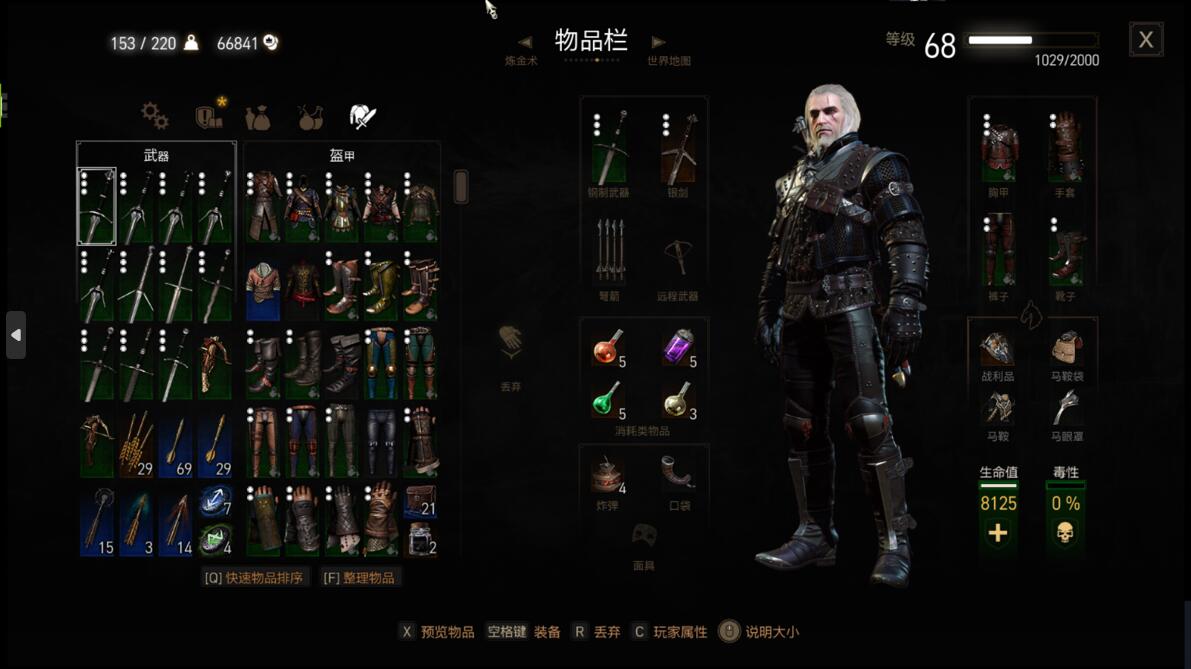The width and height of the screenshot is (1191, 669).
Task: Expand the side panel arrow on left edge
Action: pyautogui.click(x=16, y=335)
